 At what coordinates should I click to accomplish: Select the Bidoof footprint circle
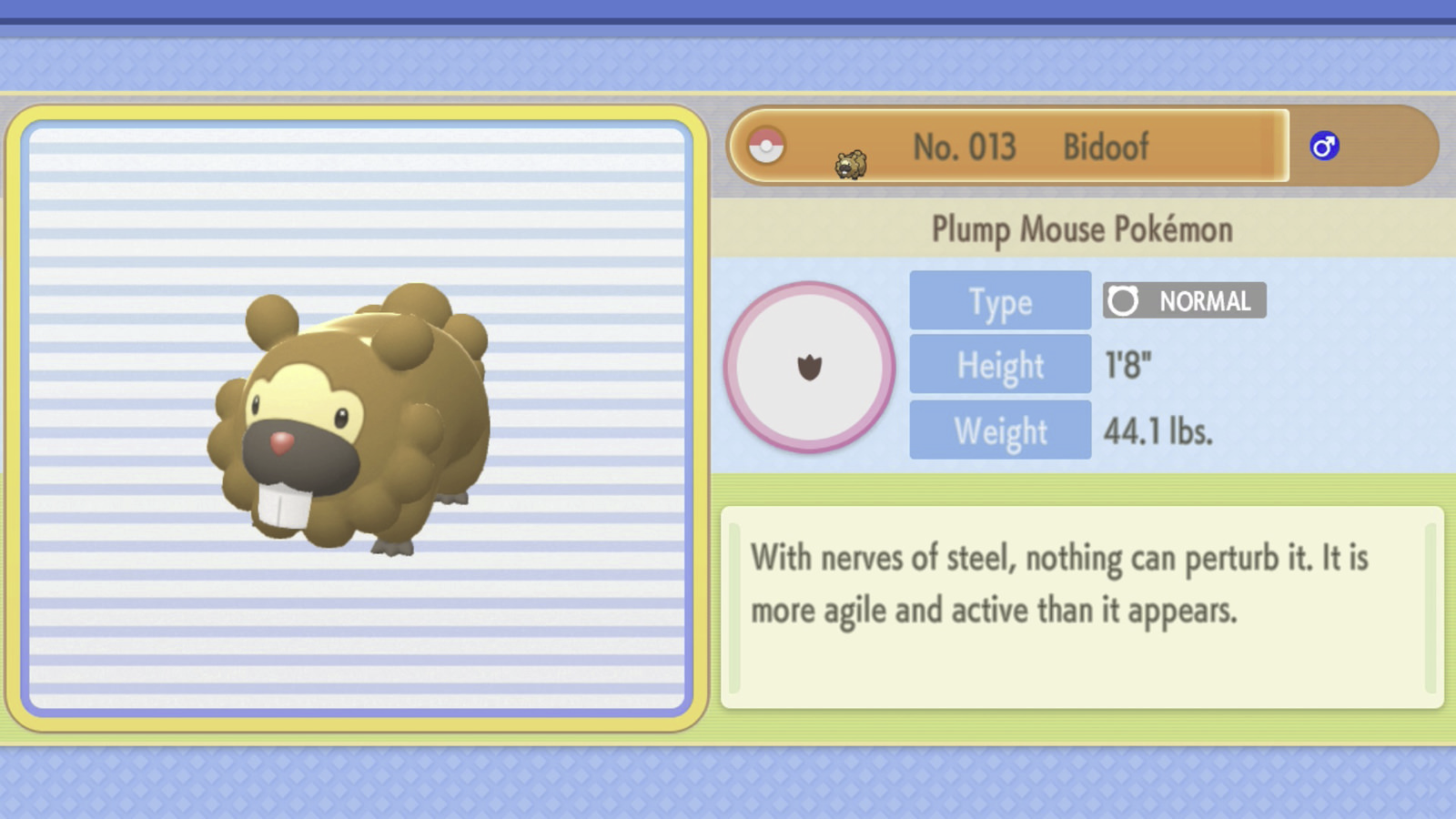pos(809,367)
